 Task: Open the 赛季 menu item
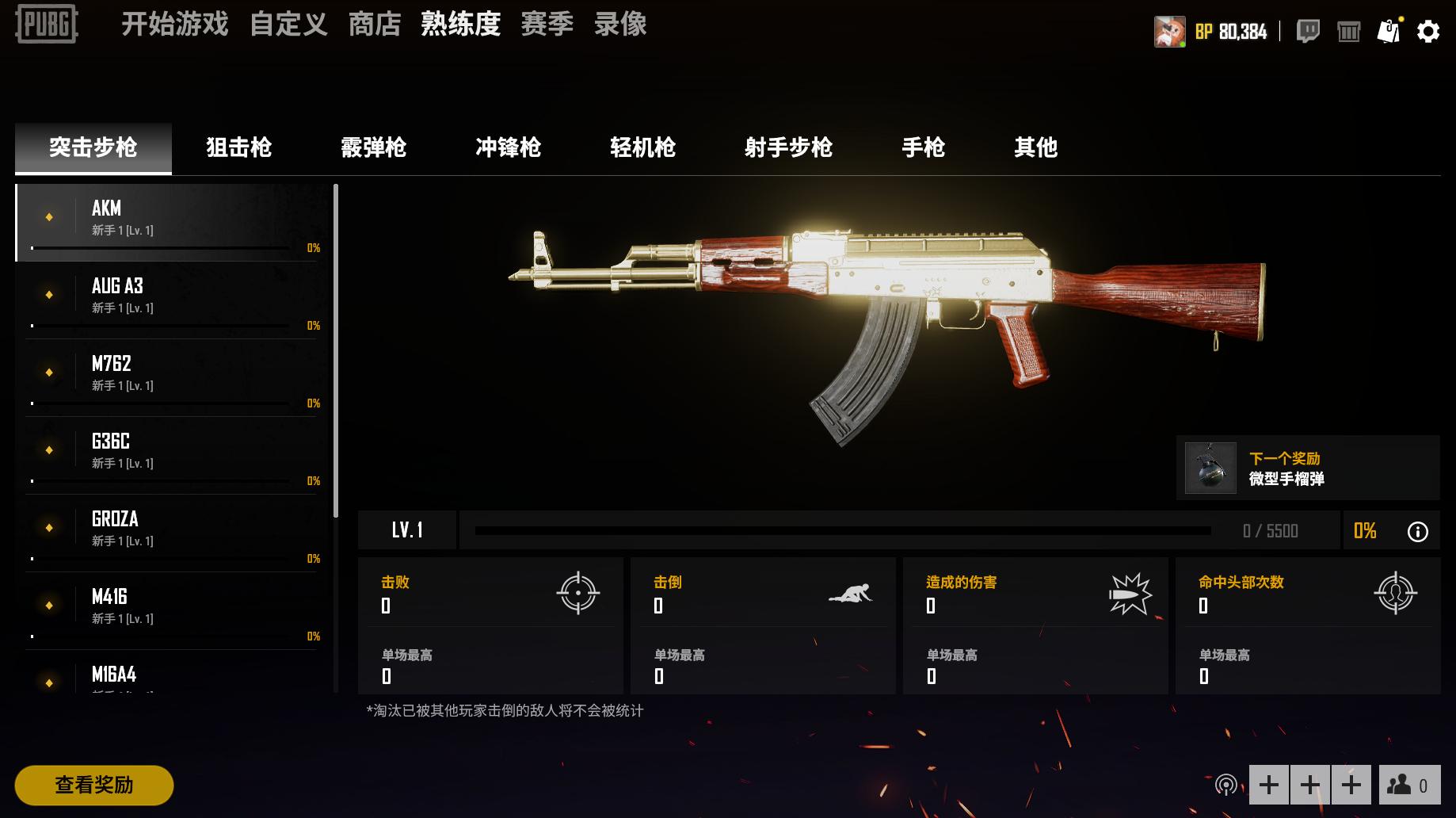point(547,24)
